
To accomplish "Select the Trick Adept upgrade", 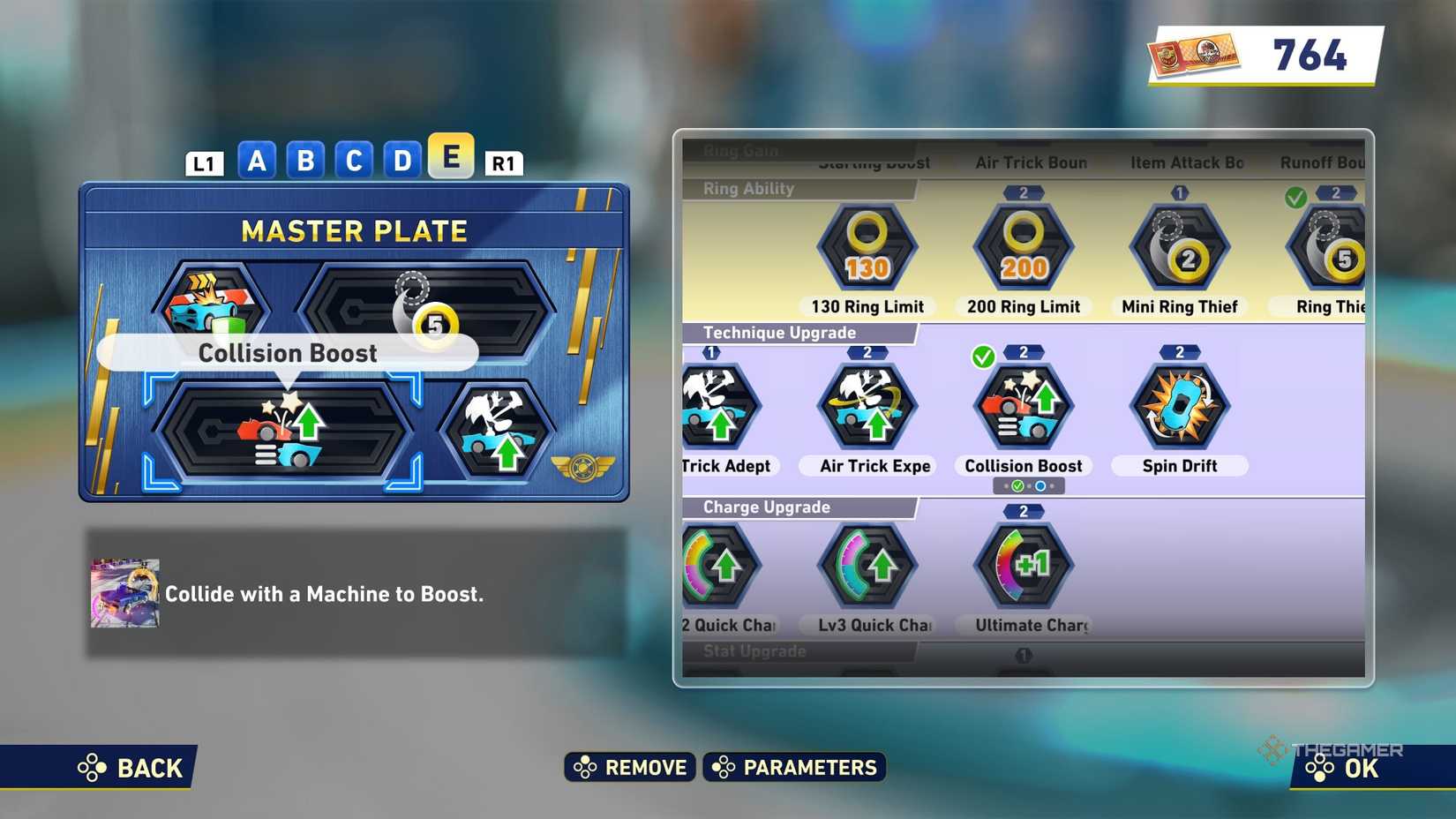I will (x=721, y=406).
